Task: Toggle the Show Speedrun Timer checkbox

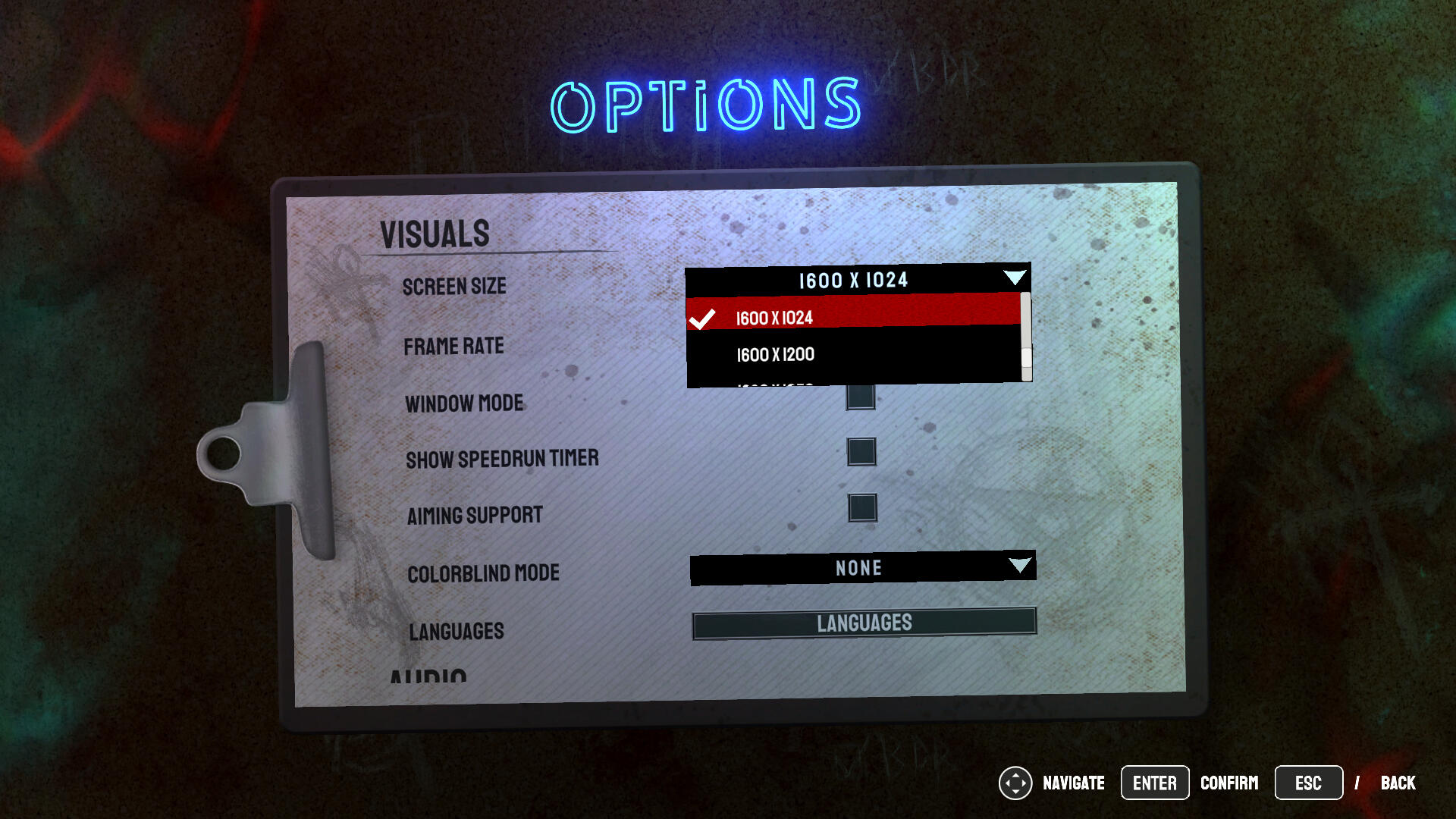Action: coord(861,452)
